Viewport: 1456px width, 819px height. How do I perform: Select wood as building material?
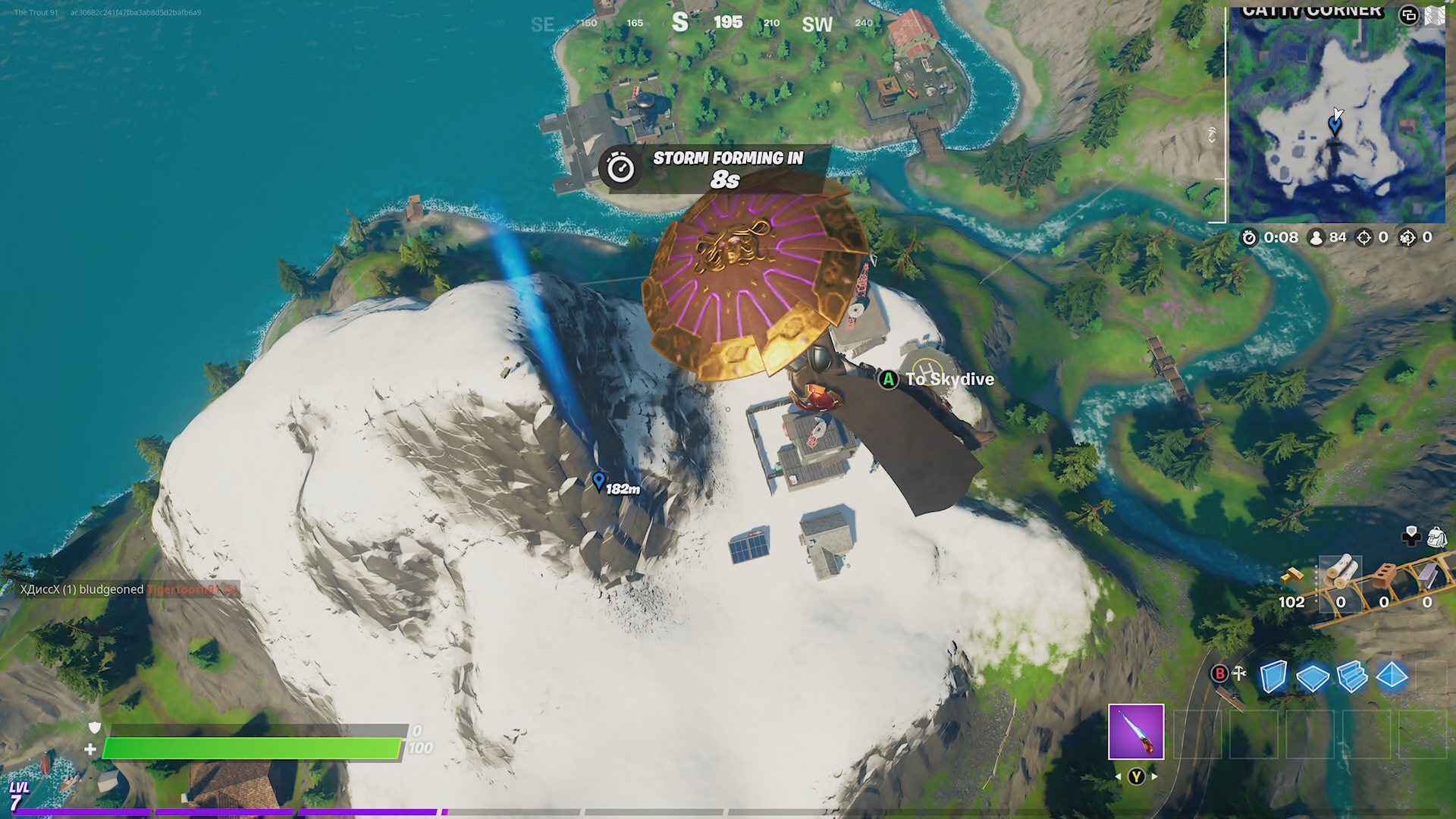1340,574
